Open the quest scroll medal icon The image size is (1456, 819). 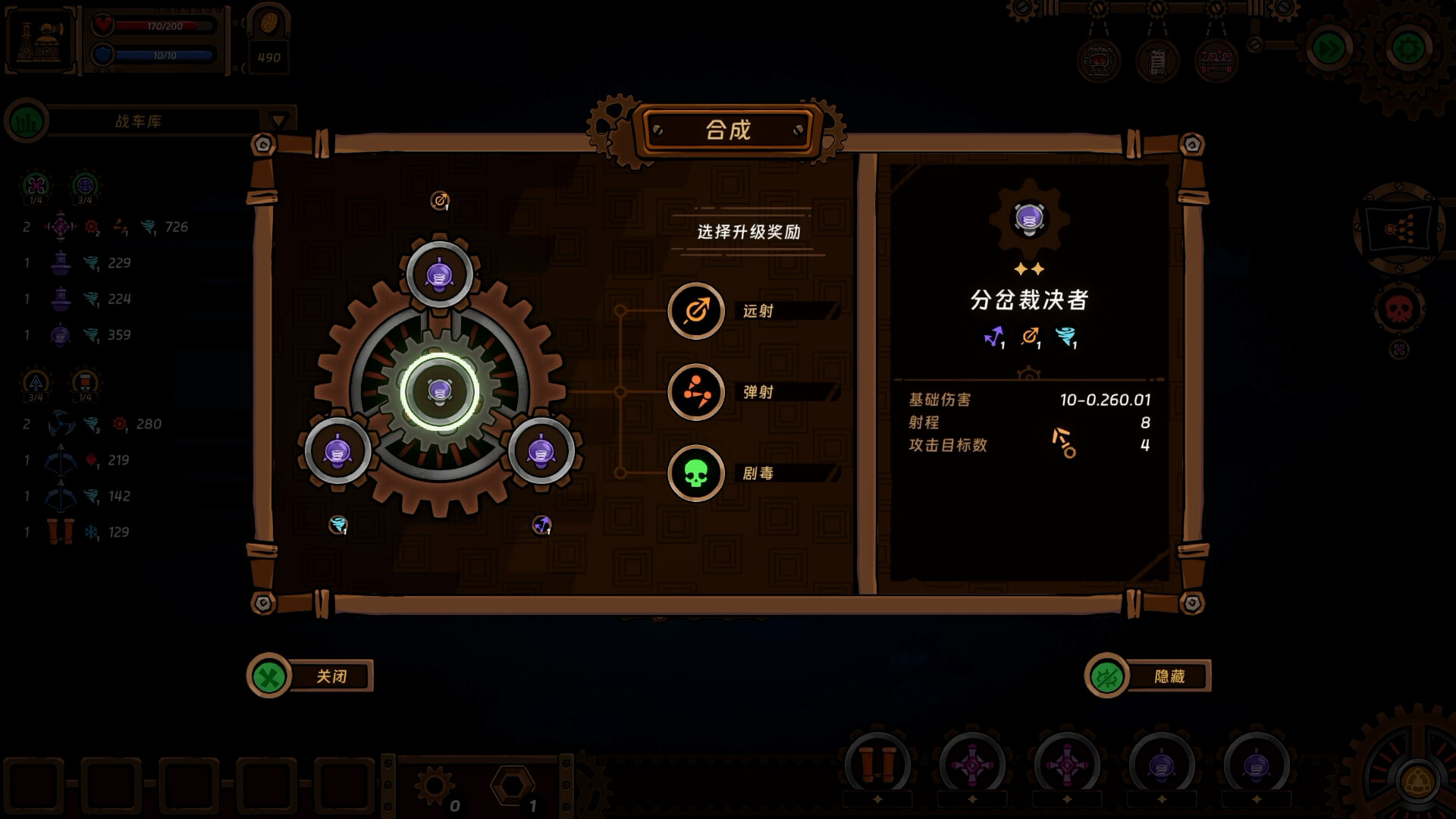[1157, 61]
